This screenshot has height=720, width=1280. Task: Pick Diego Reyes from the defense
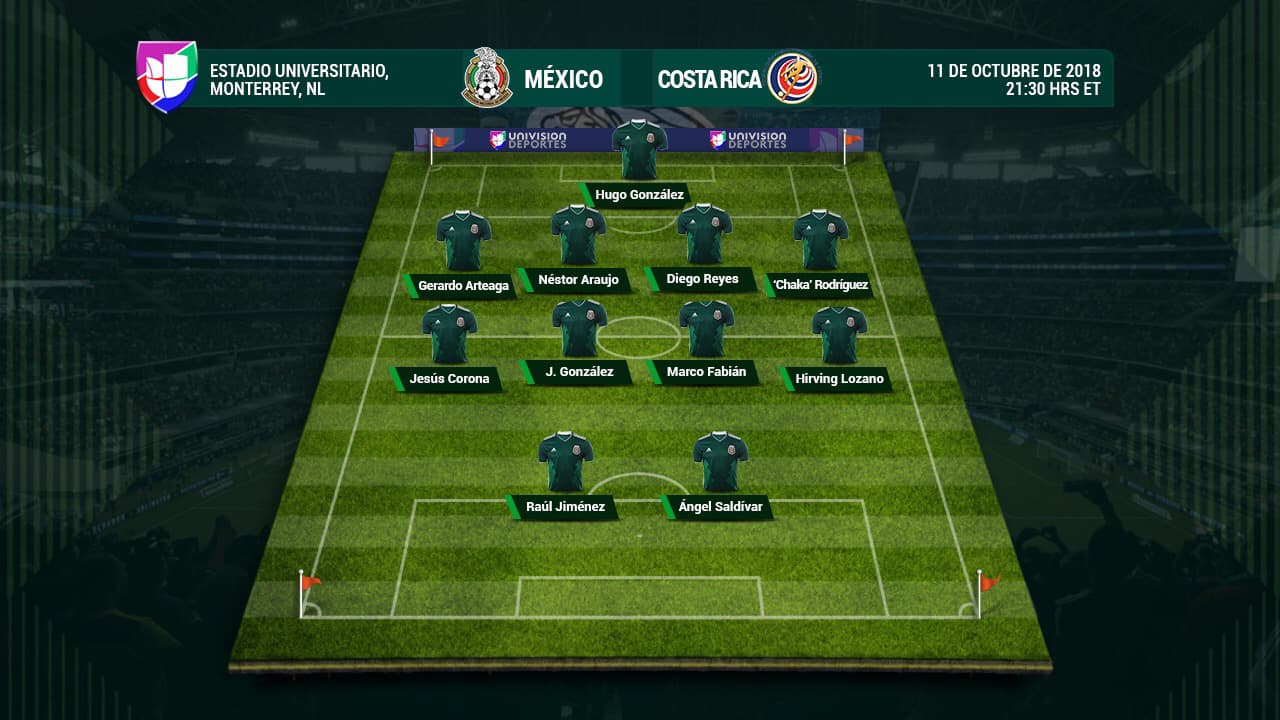click(702, 279)
